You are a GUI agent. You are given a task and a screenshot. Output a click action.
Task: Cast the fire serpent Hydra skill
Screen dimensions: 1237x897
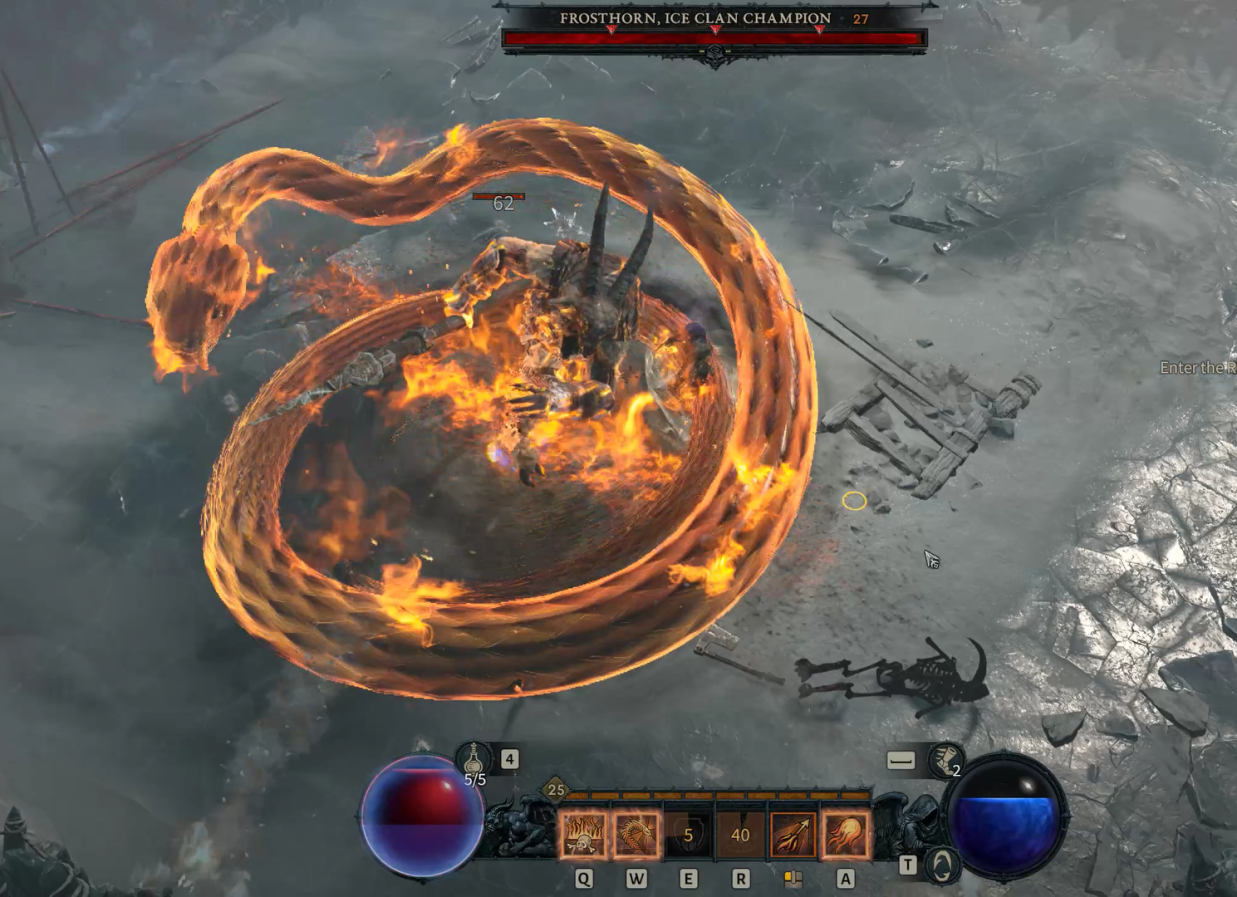click(636, 834)
